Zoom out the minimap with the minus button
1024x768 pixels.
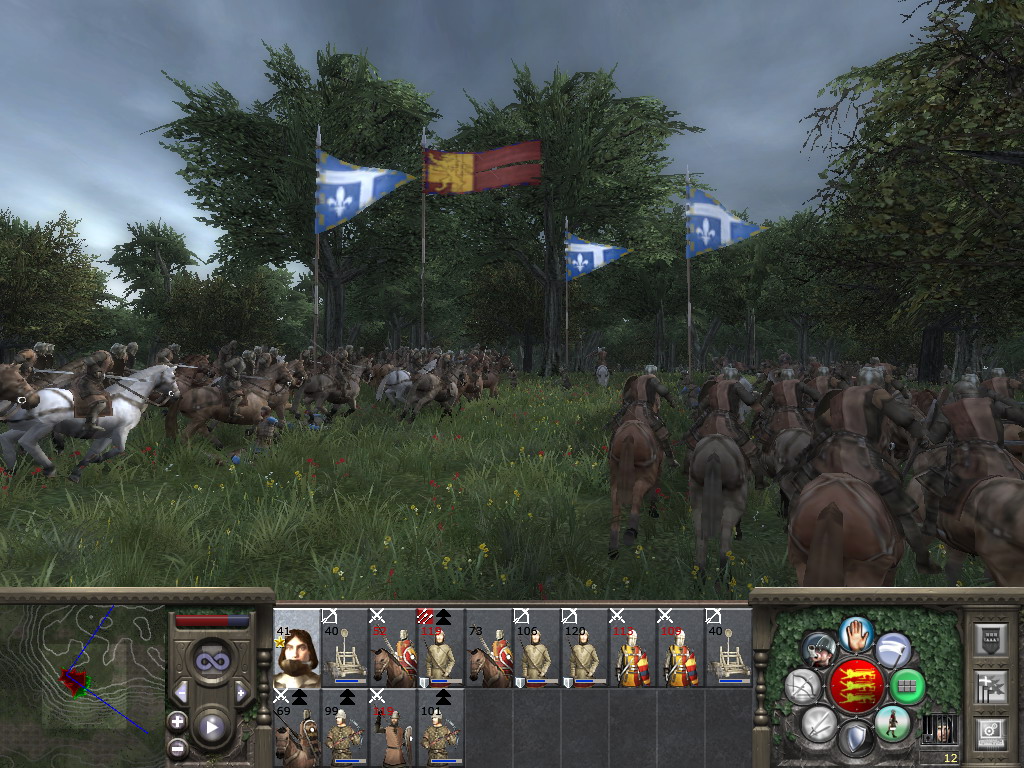tap(177, 747)
